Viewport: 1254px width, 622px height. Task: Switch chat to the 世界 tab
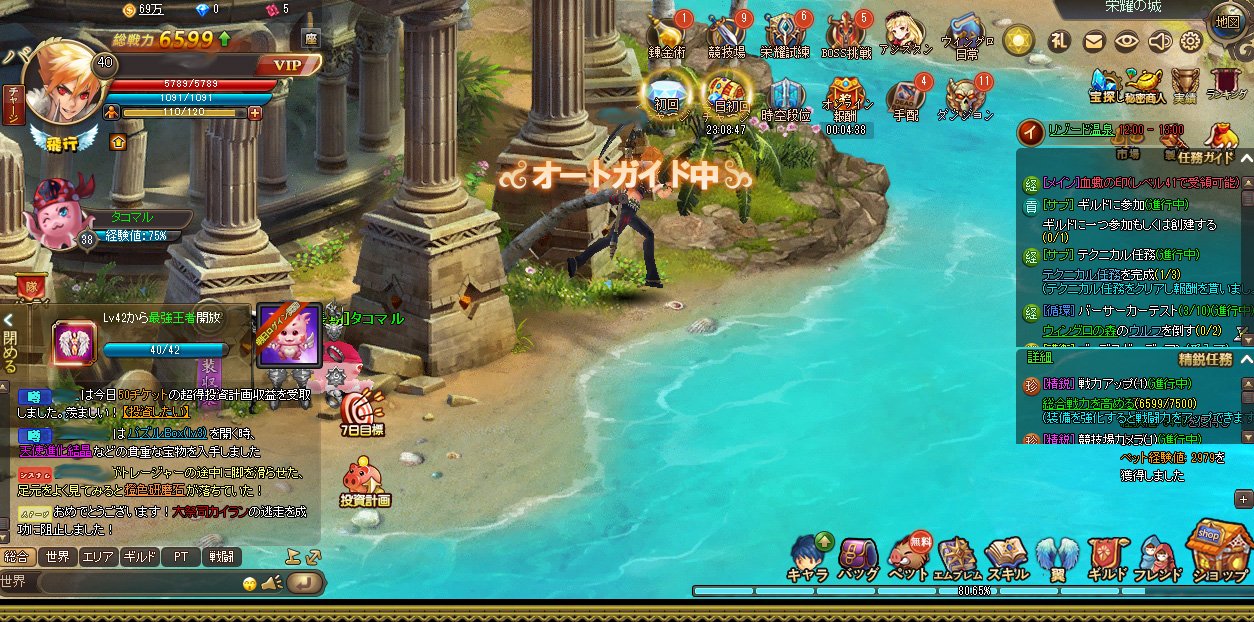(58, 557)
